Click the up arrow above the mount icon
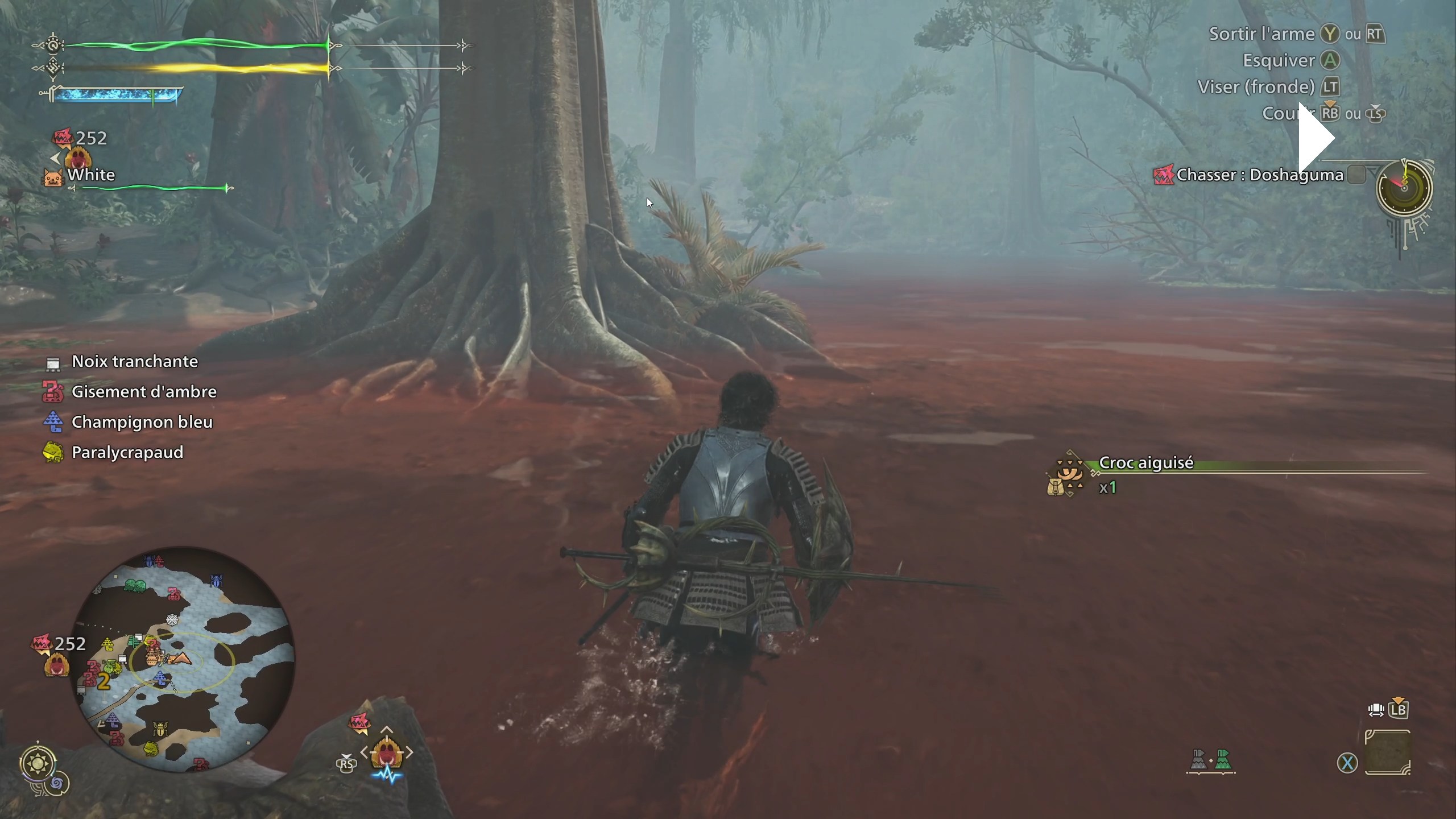 [x=387, y=730]
